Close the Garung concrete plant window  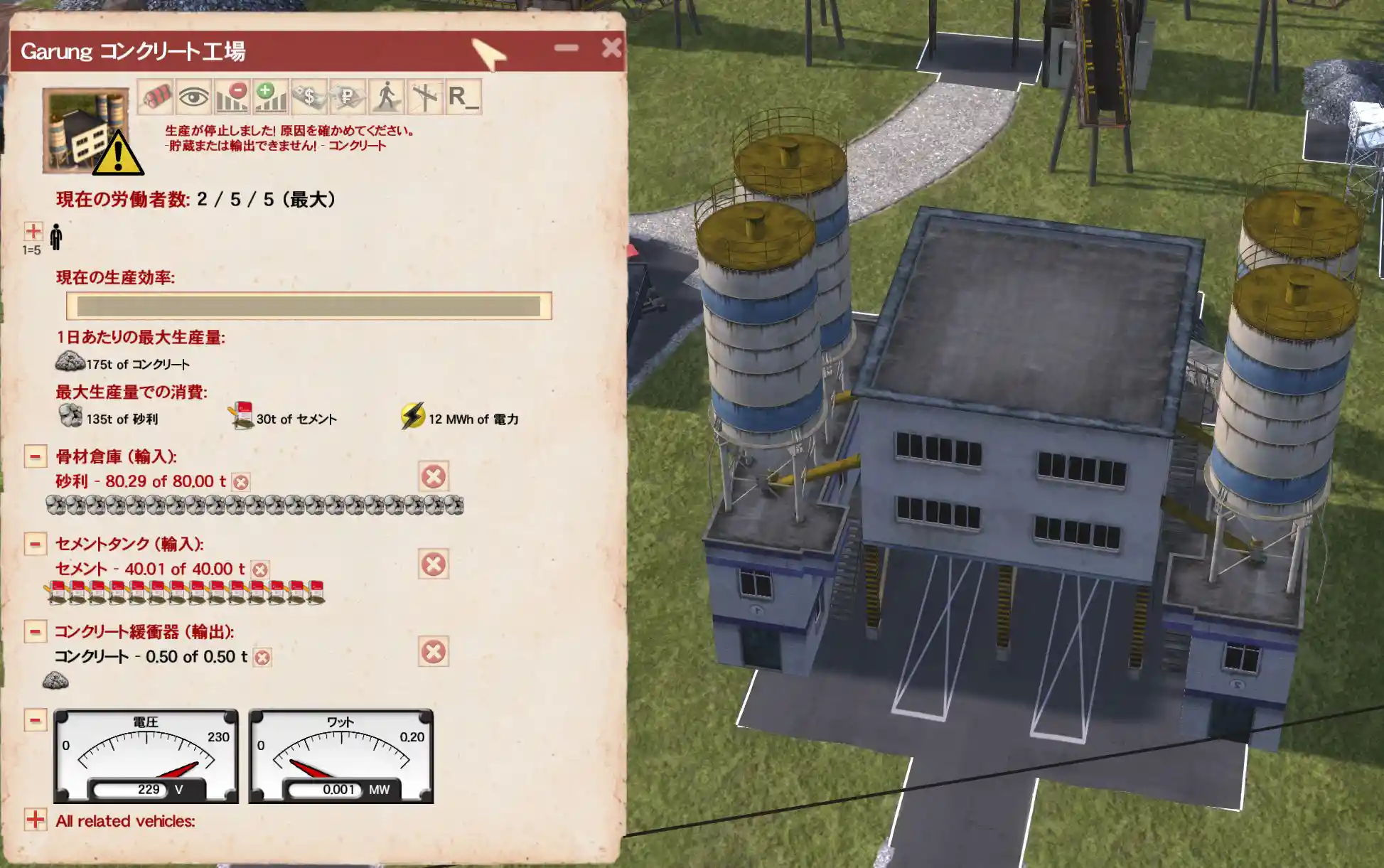611,48
